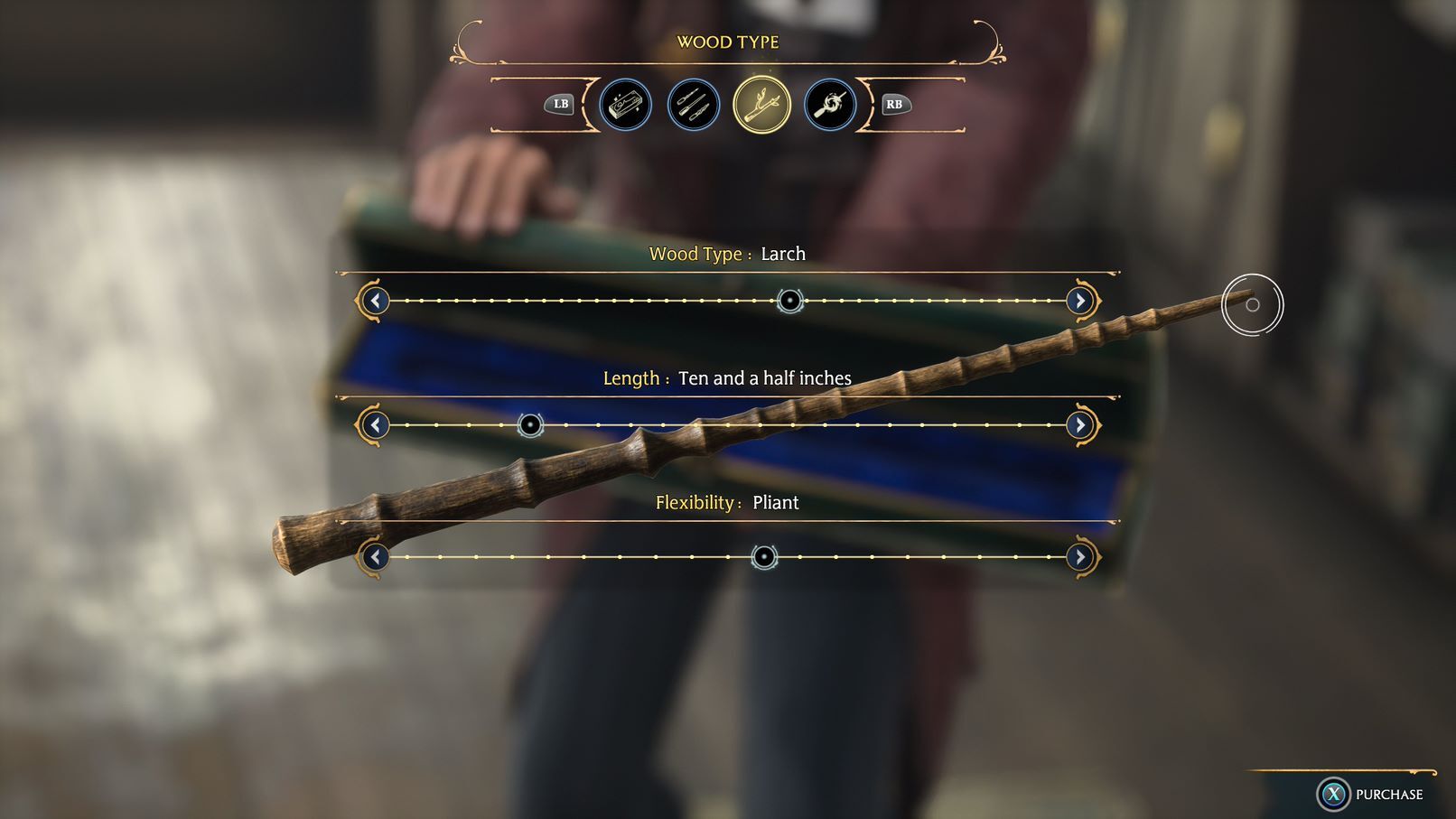
Task: Select the wand styles category icon
Action: click(x=693, y=104)
